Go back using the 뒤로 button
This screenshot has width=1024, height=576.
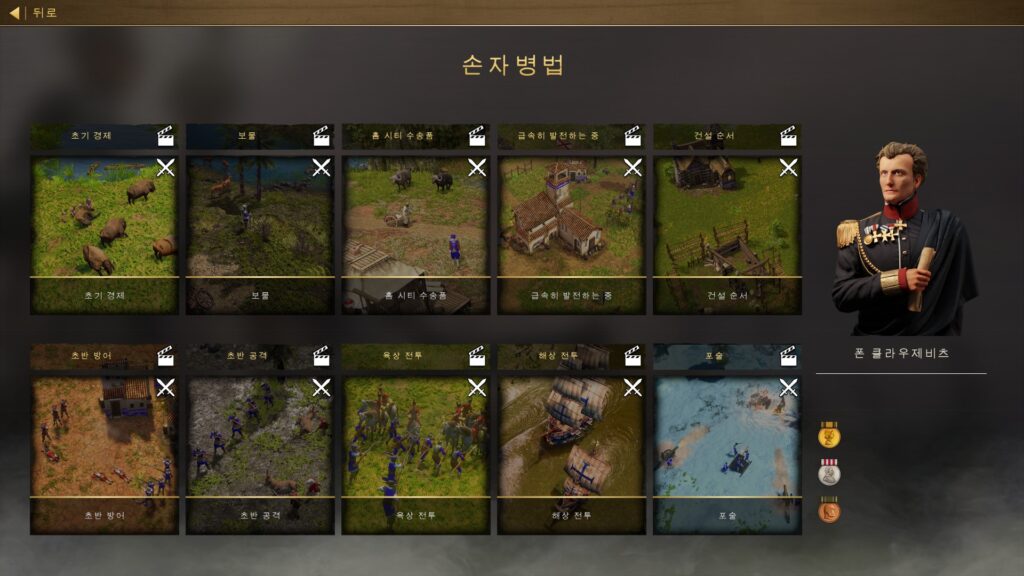34,13
